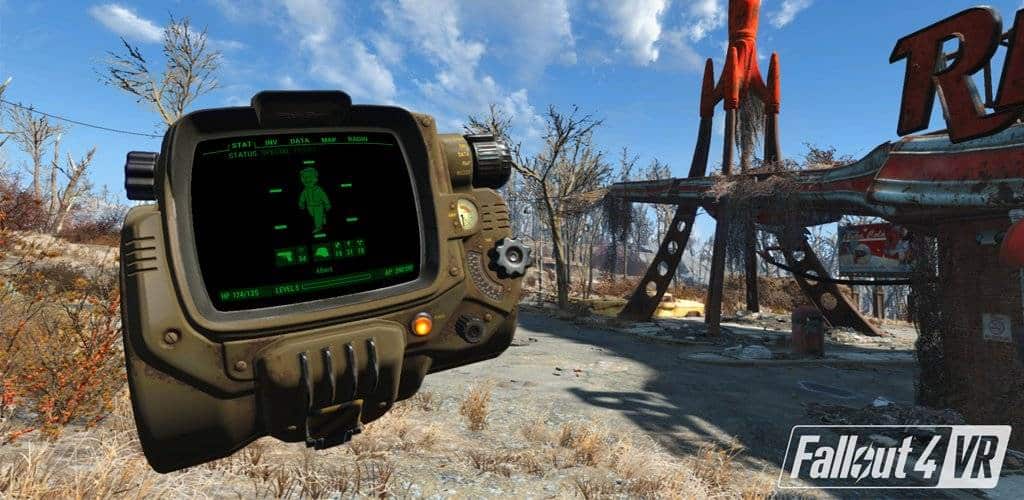Click the Vault Boy condition figure
This screenshot has height=500, width=1024.
click(x=314, y=198)
